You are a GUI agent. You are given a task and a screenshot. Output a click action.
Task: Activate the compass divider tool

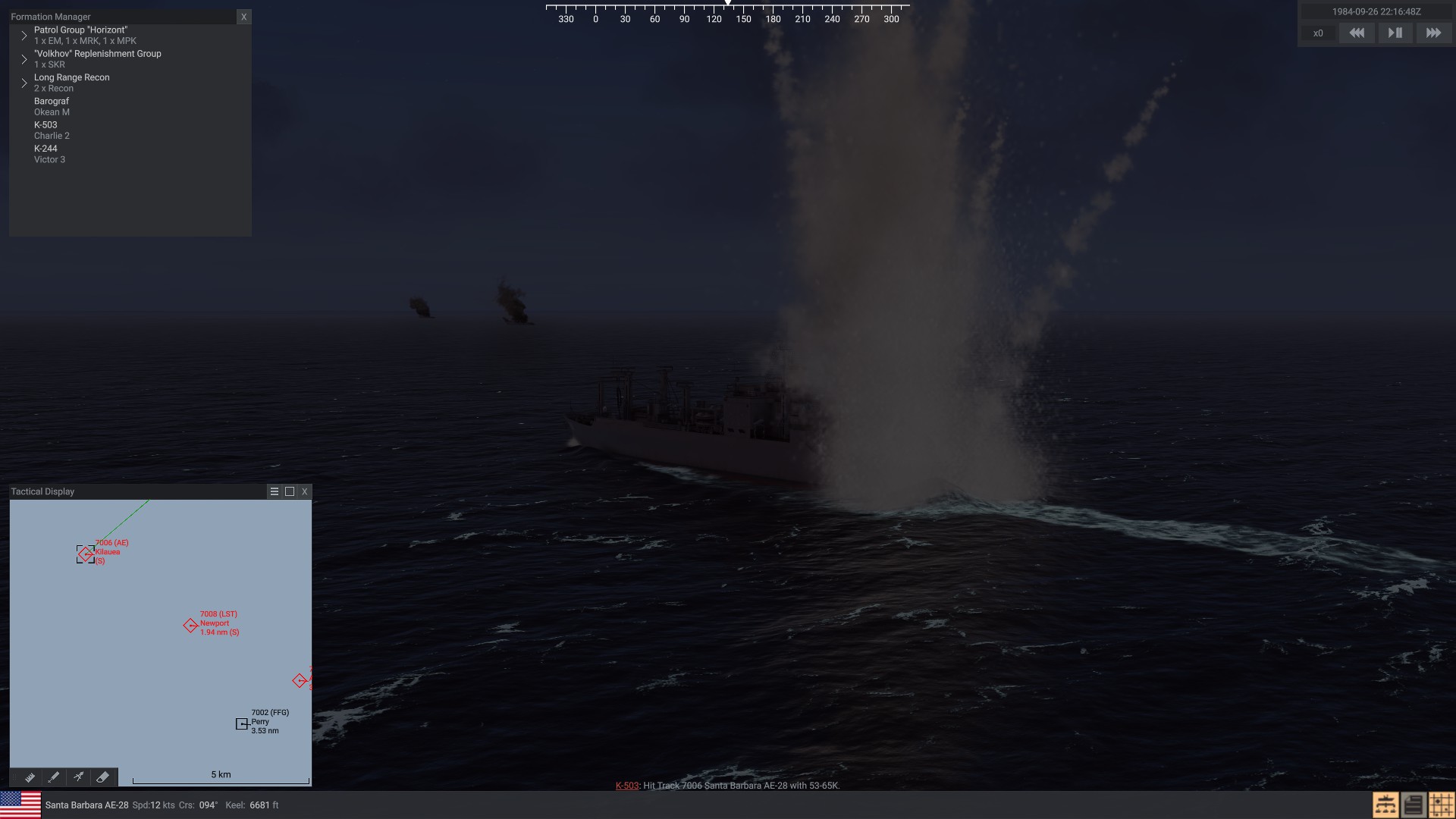point(78,777)
